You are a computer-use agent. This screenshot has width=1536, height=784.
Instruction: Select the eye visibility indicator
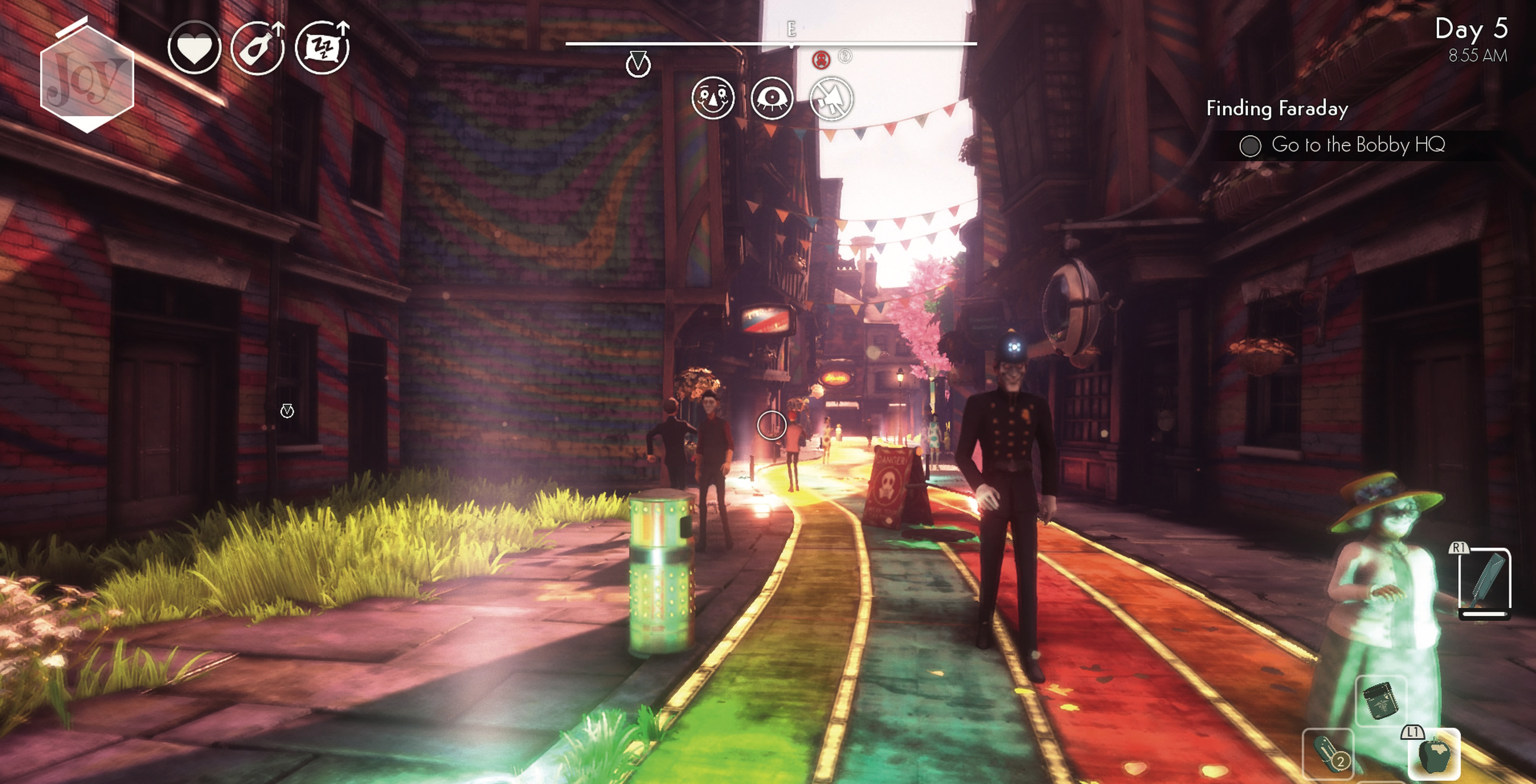(x=772, y=99)
